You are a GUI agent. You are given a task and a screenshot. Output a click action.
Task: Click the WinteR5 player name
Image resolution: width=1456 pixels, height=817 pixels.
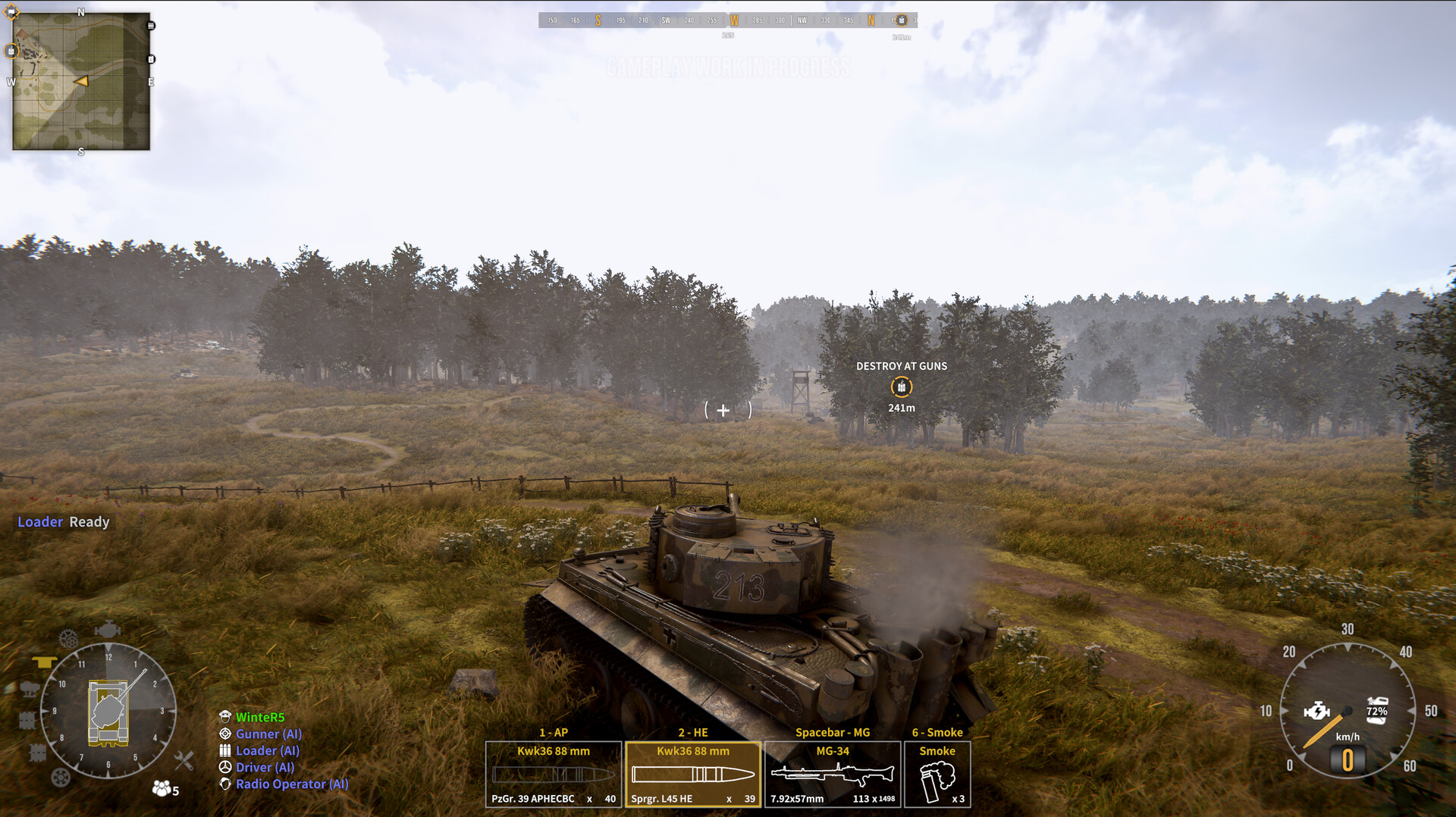tap(259, 716)
